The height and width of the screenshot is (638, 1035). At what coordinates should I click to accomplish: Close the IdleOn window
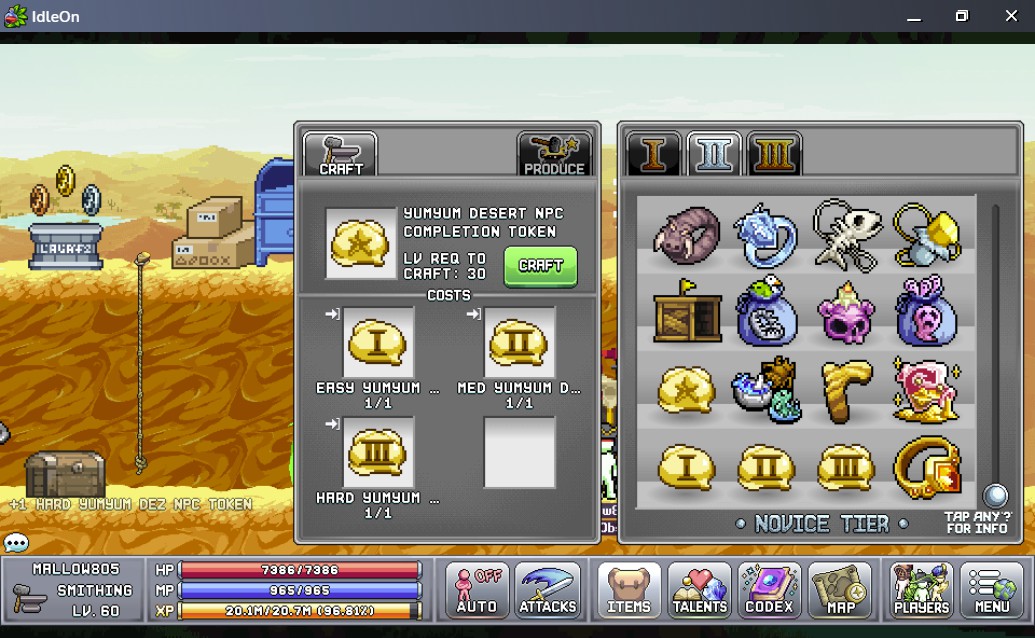coord(1011,16)
